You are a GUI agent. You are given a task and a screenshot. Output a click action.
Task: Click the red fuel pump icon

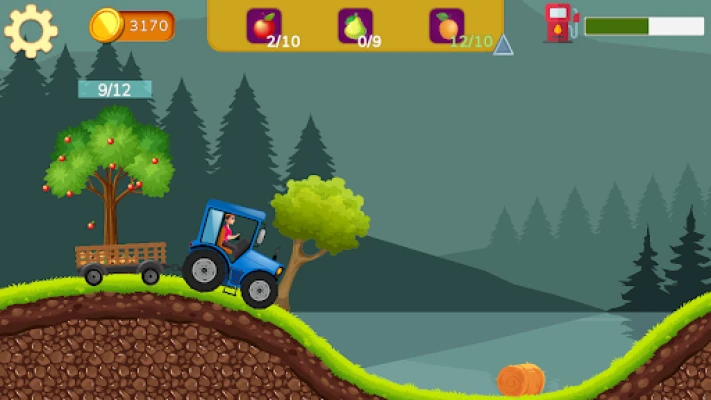pos(559,22)
